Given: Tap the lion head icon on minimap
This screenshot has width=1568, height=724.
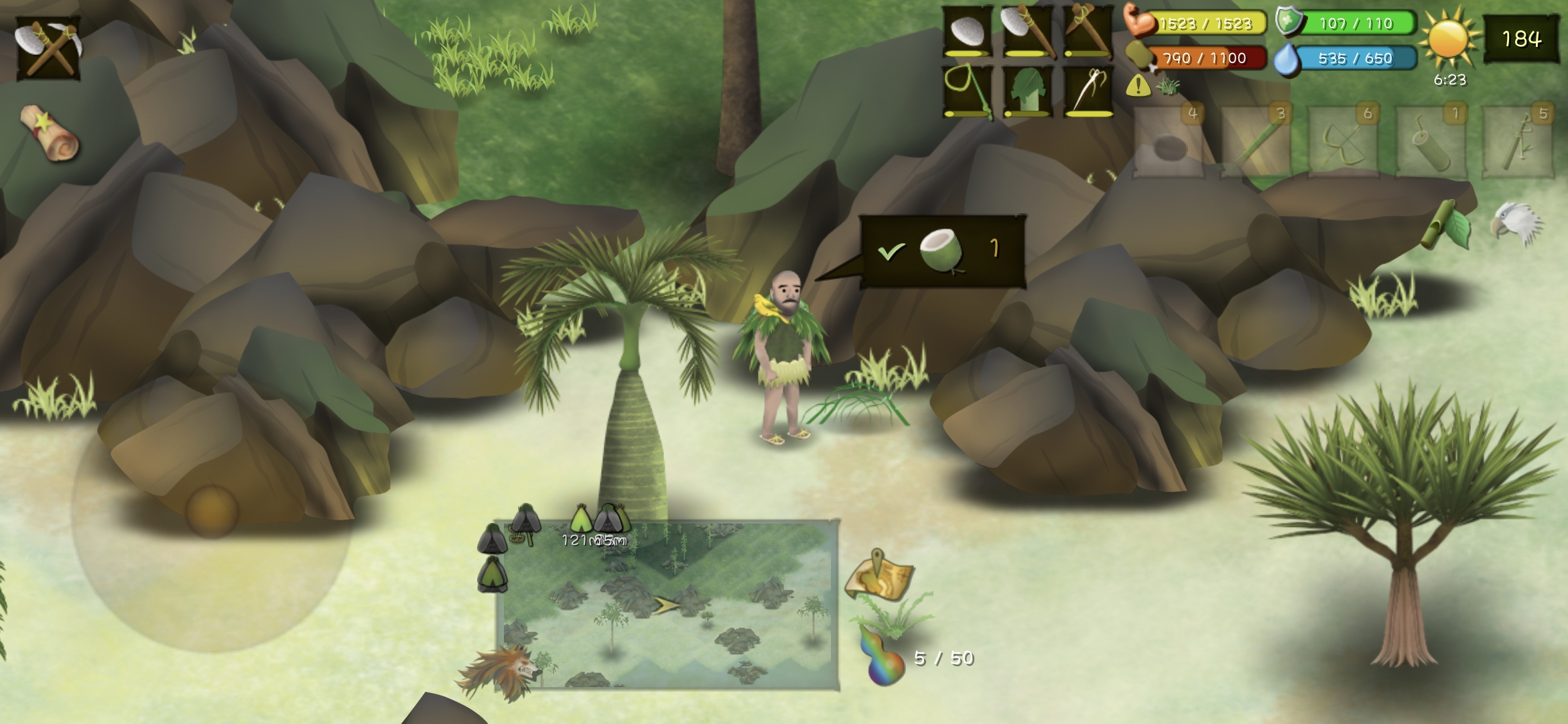Looking at the screenshot, I should click(x=499, y=672).
